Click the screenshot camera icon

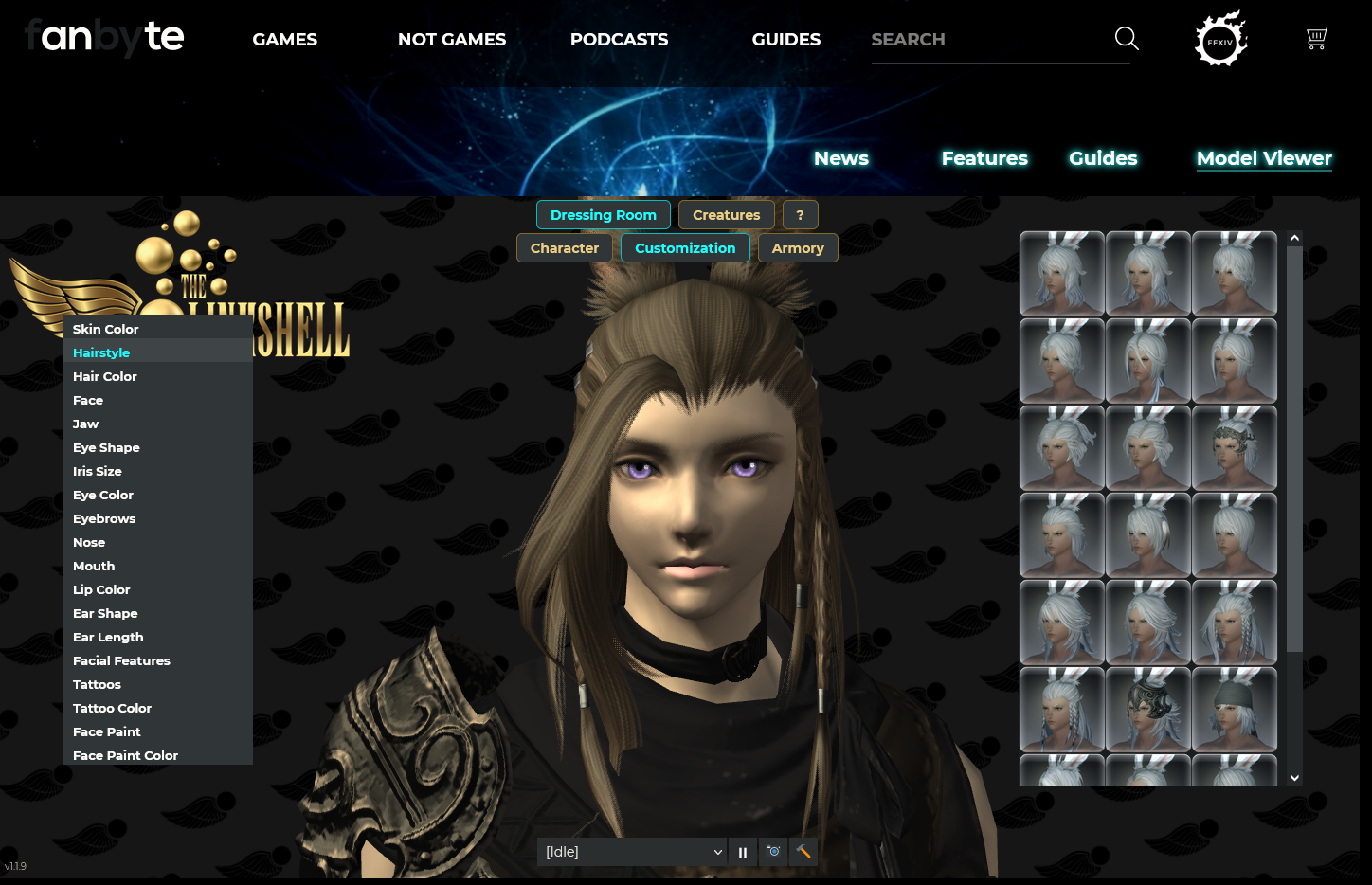tap(773, 852)
